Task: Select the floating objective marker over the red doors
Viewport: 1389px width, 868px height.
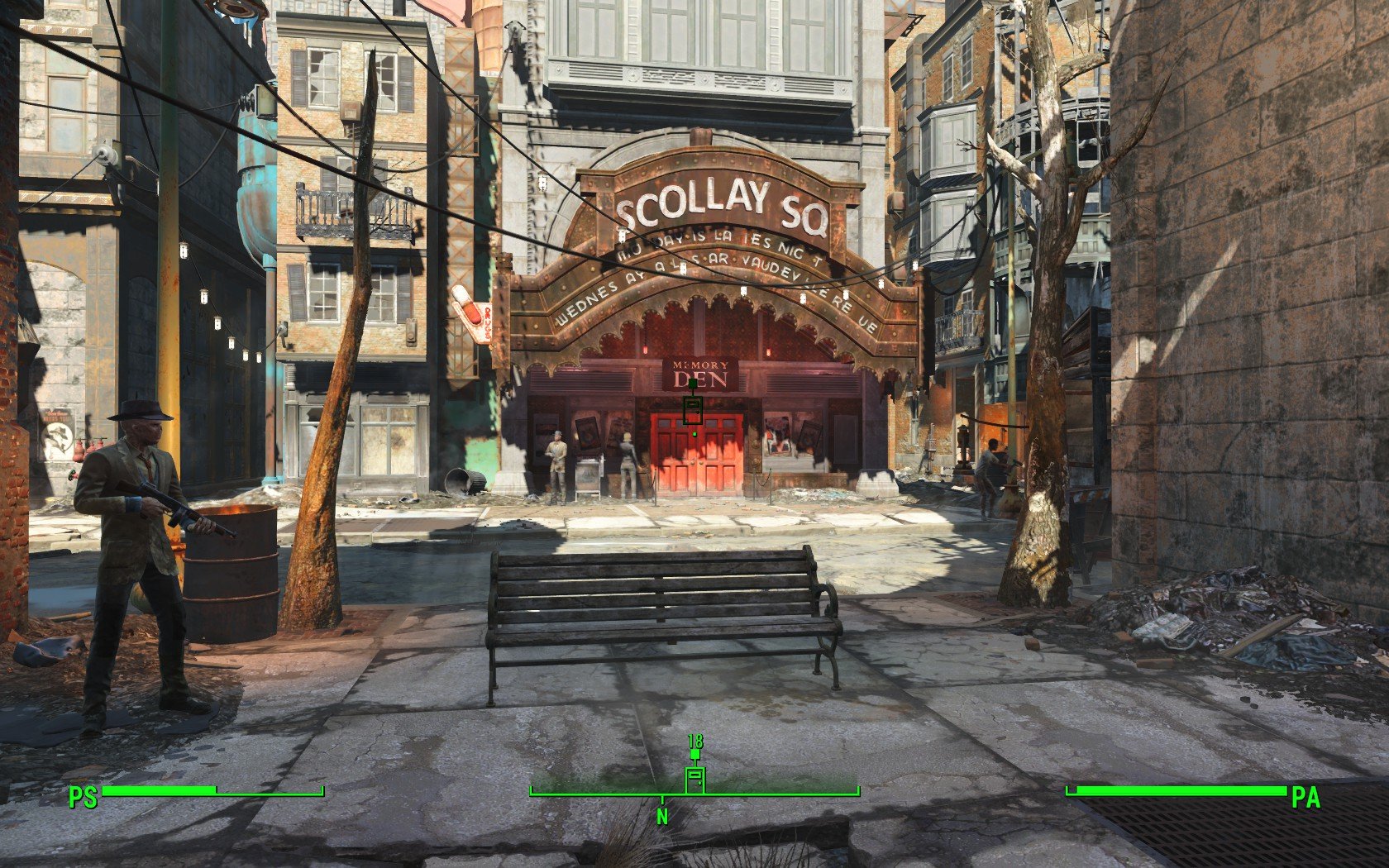Action: tap(693, 409)
